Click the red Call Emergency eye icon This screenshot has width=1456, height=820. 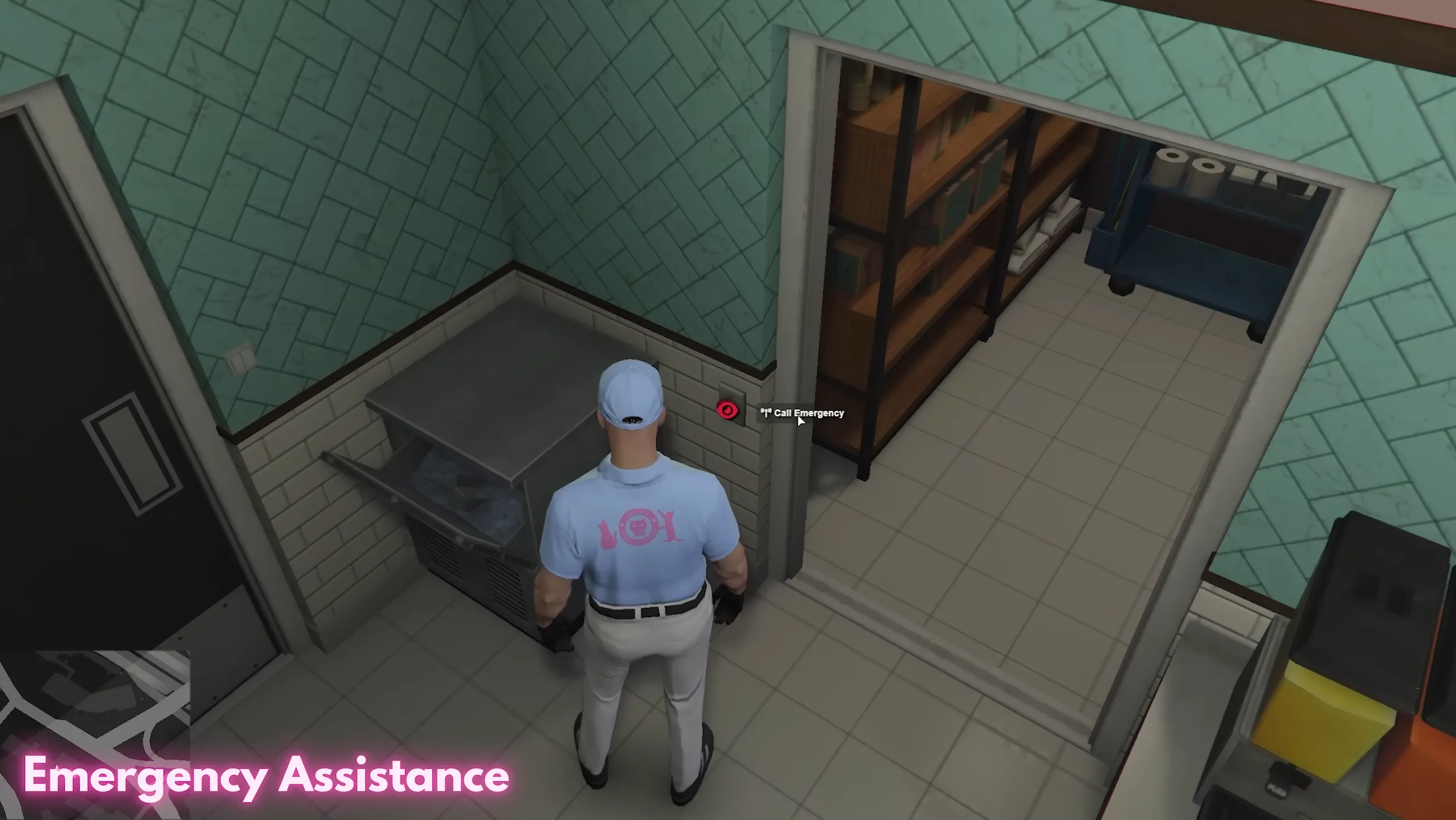(x=727, y=411)
